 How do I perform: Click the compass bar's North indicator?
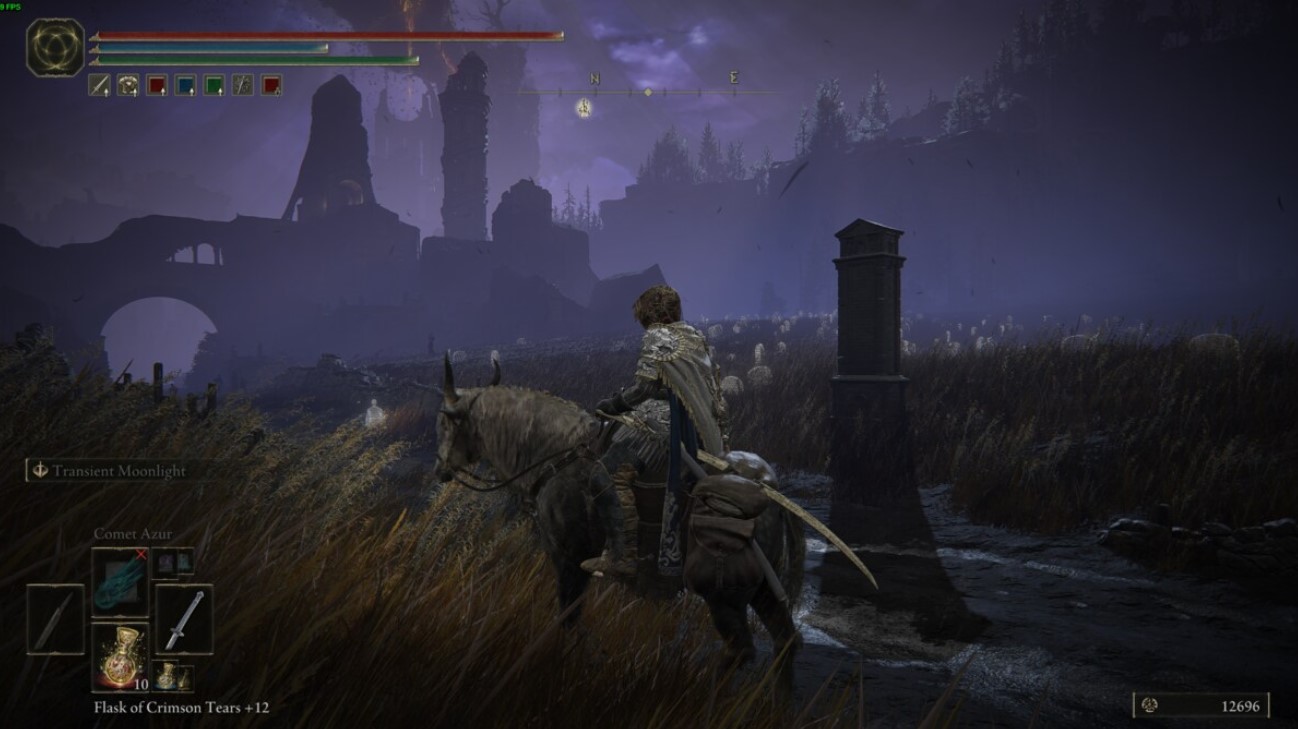(x=595, y=79)
